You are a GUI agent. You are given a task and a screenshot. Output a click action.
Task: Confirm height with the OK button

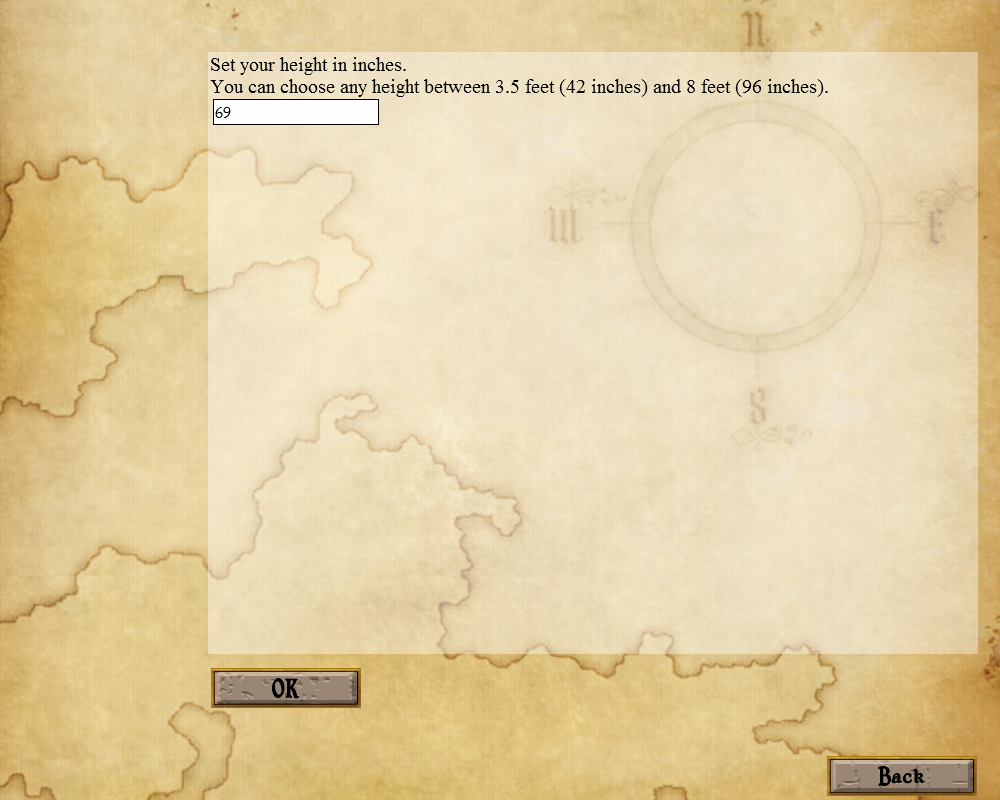click(285, 688)
